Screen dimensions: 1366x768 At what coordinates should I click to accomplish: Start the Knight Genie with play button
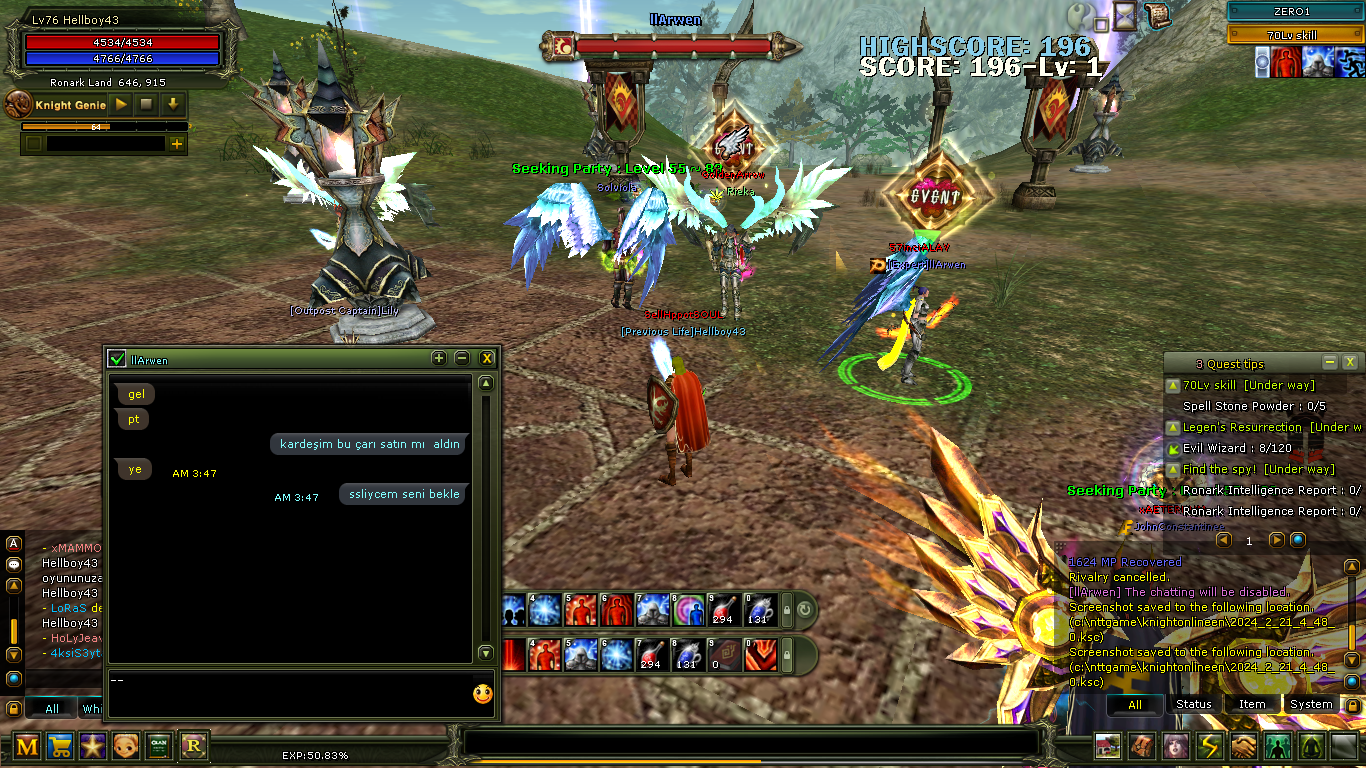pos(121,104)
